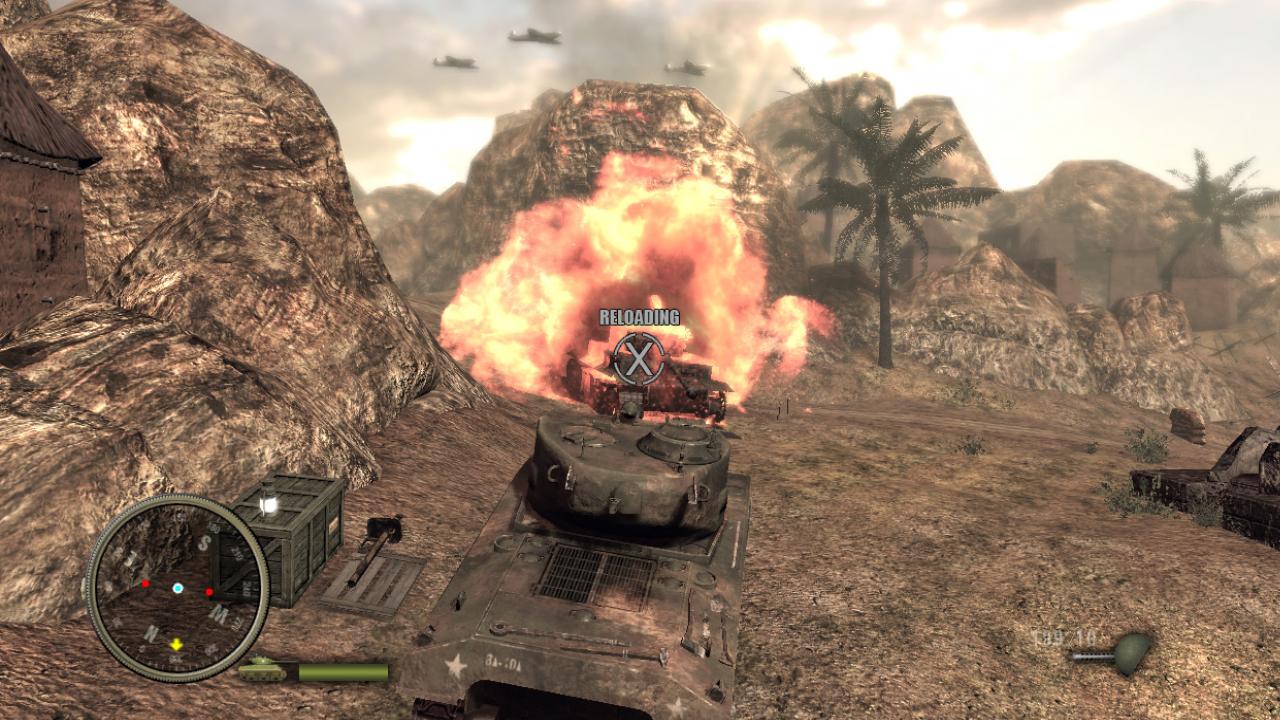Click the circled X reload reticle

640,358
